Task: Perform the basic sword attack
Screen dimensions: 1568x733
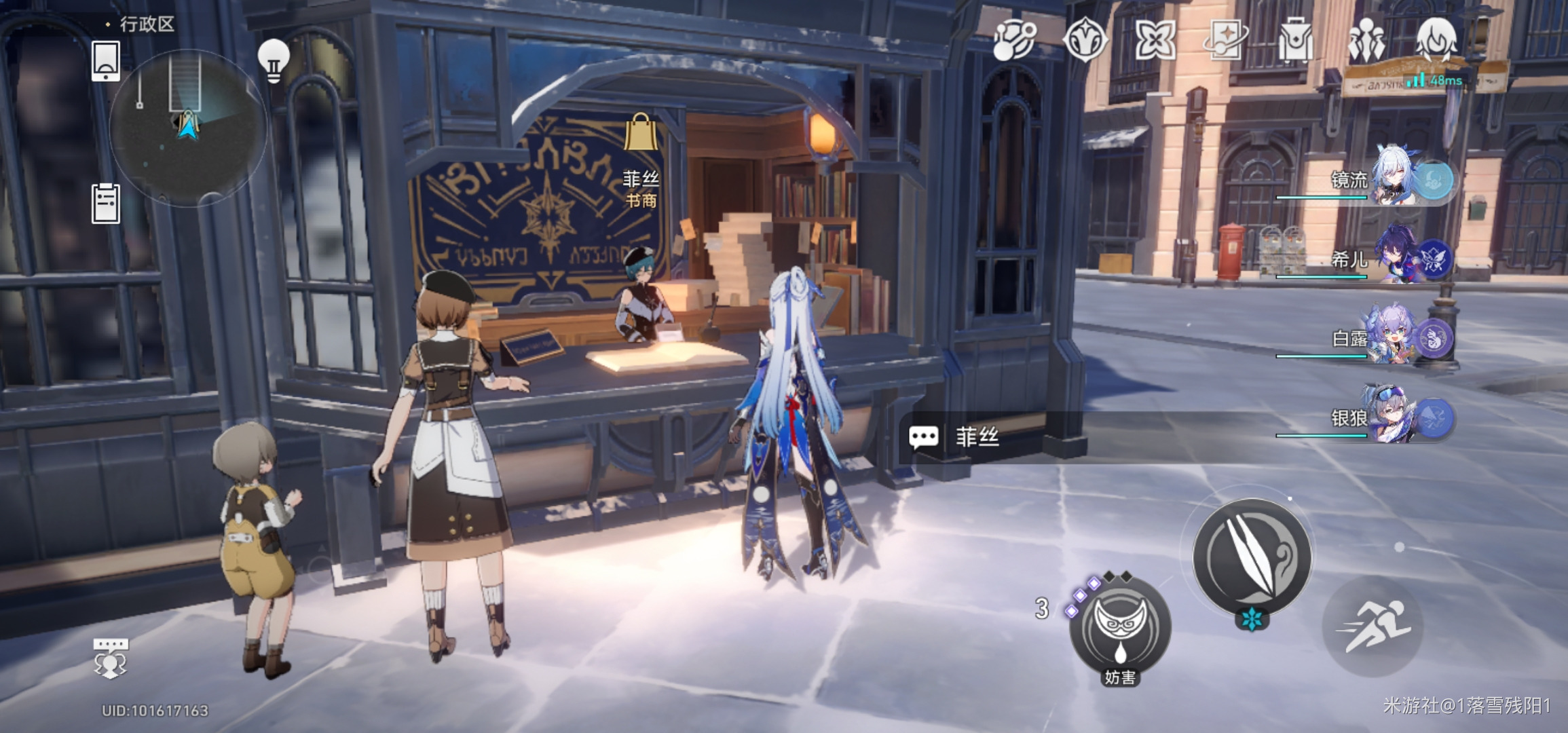Action: pyautogui.click(x=1252, y=557)
